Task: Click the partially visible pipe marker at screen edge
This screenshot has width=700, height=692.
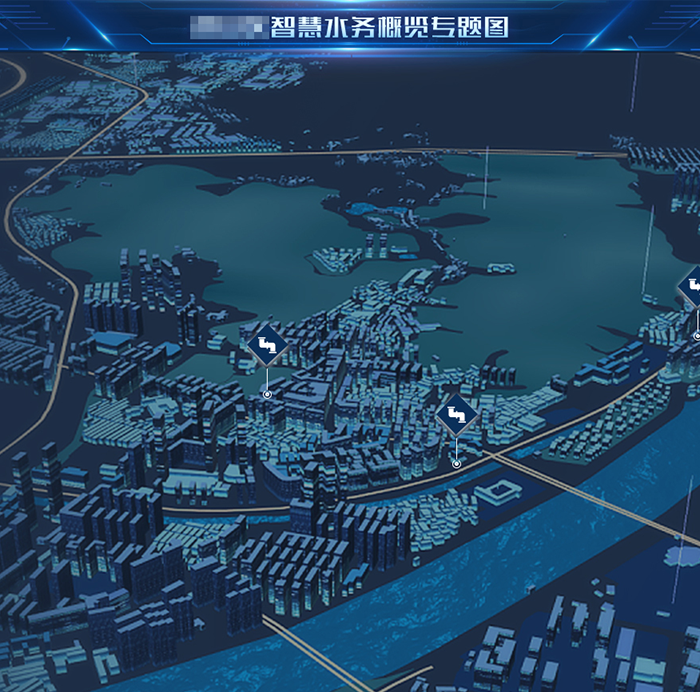Action: pyautogui.click(x=692, y=287)
